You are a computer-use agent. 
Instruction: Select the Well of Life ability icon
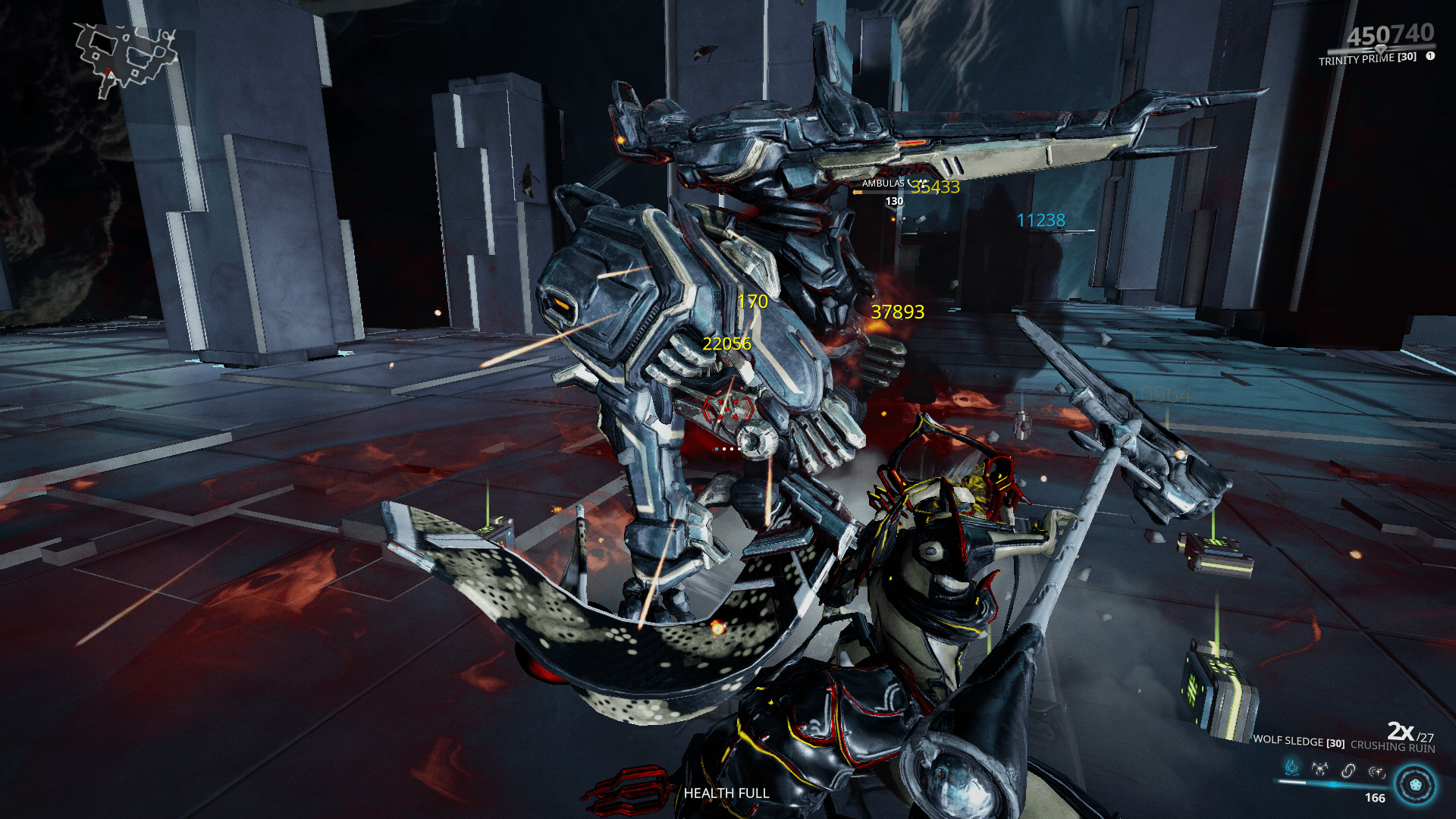(x=1291, y=768)
